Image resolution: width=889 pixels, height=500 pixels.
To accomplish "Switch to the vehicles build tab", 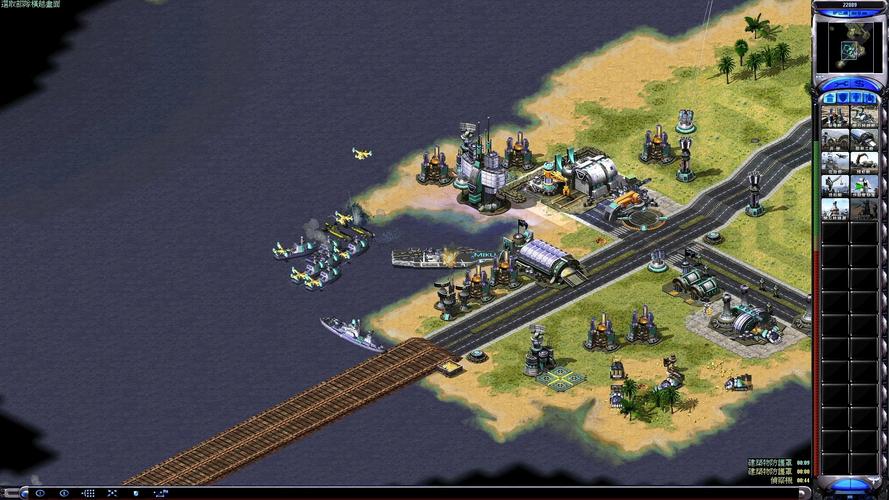I will 870,98.
